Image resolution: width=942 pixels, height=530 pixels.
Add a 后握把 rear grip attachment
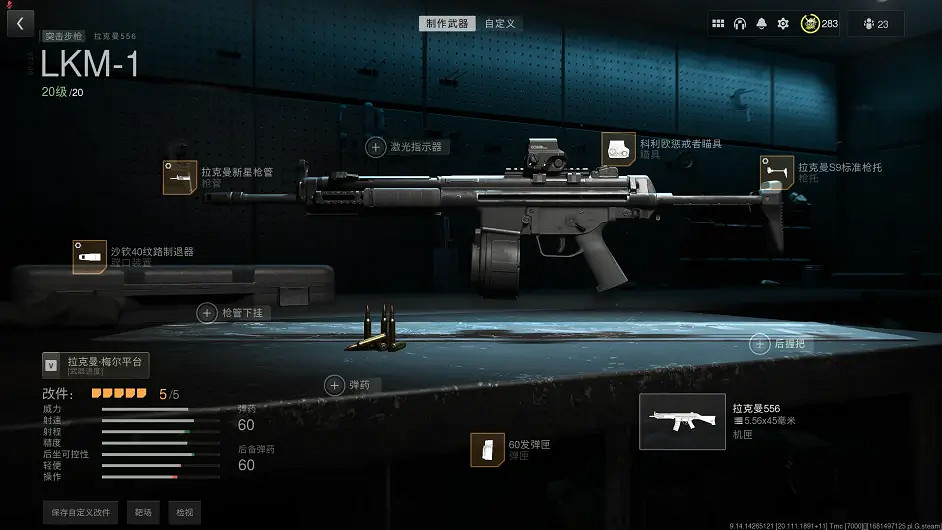(x=759, y=344)
